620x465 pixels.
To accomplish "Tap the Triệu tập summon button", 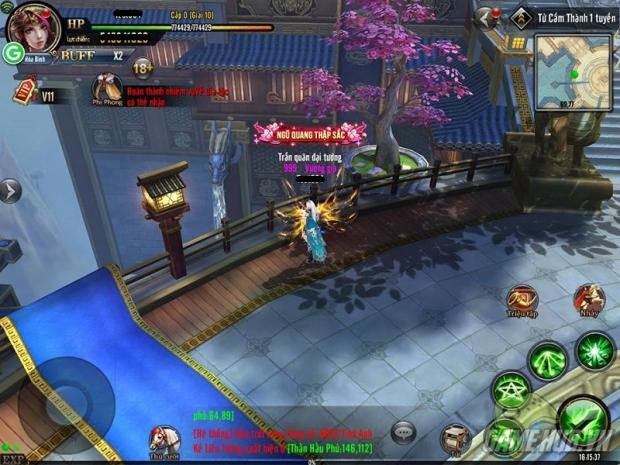I will pyautogui.click(x=522, y=300).
